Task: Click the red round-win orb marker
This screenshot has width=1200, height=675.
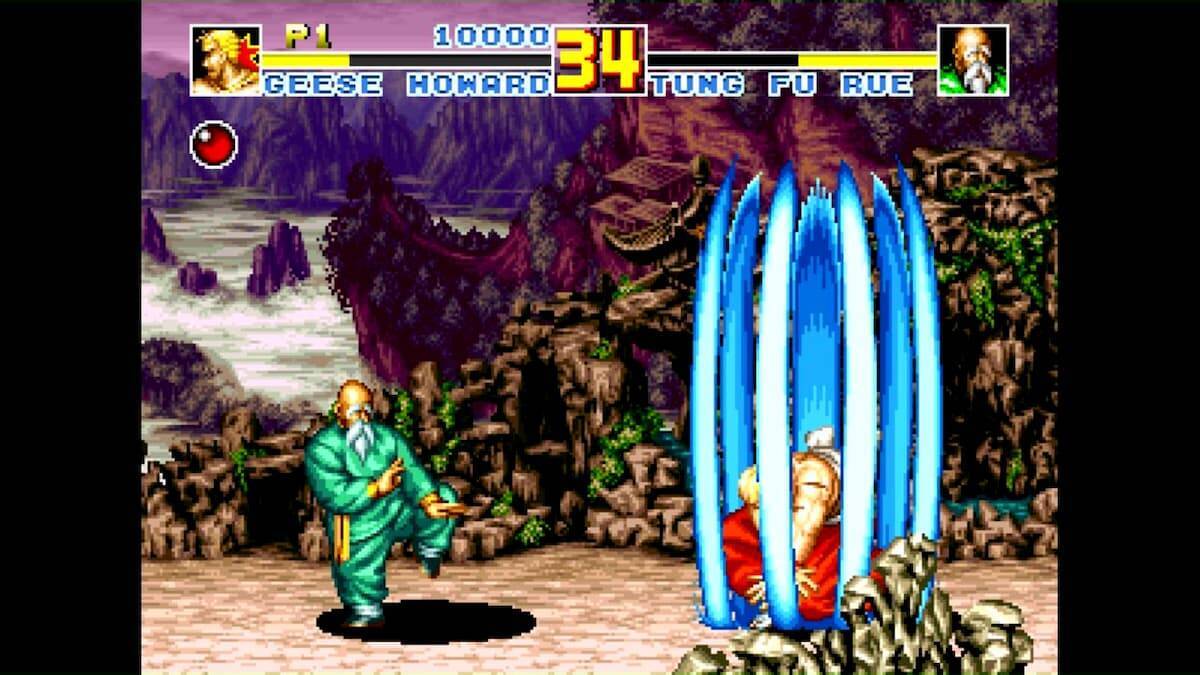Action: [x=214, y=143]
